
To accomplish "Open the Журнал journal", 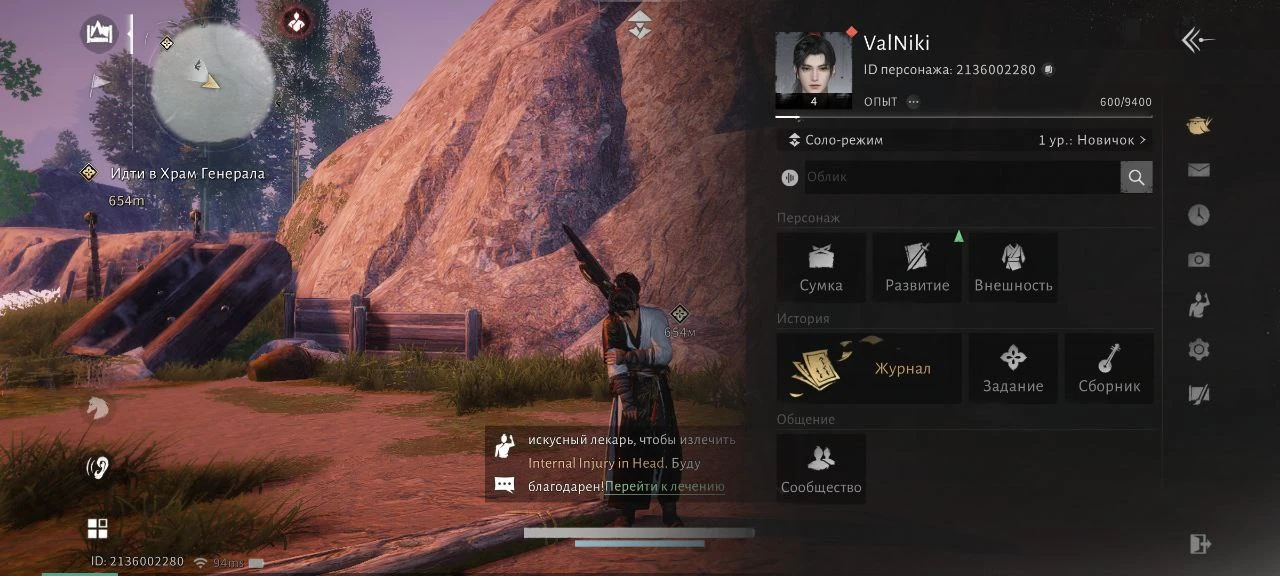I will [x=869, y=368].
